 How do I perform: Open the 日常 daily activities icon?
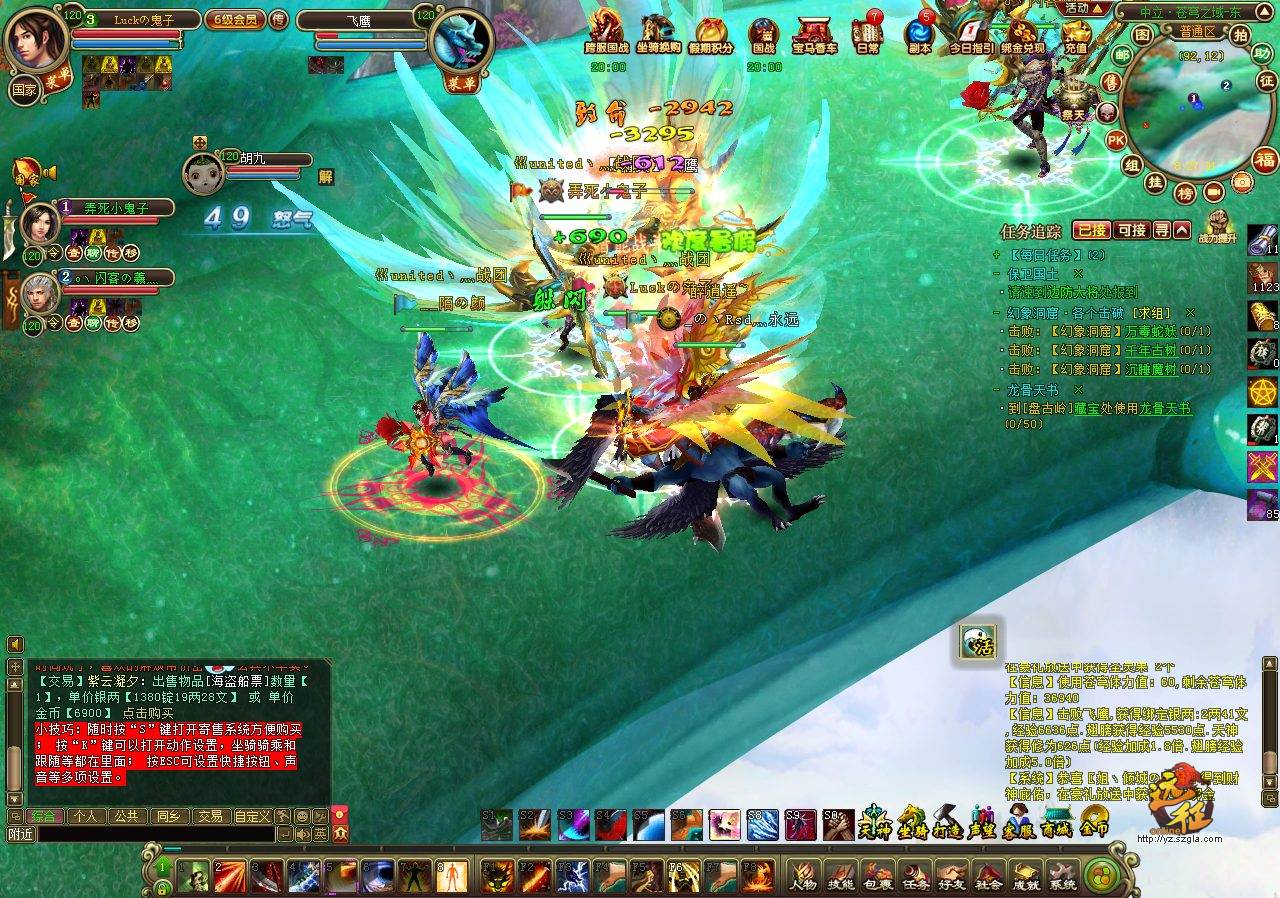coord(867,35)
